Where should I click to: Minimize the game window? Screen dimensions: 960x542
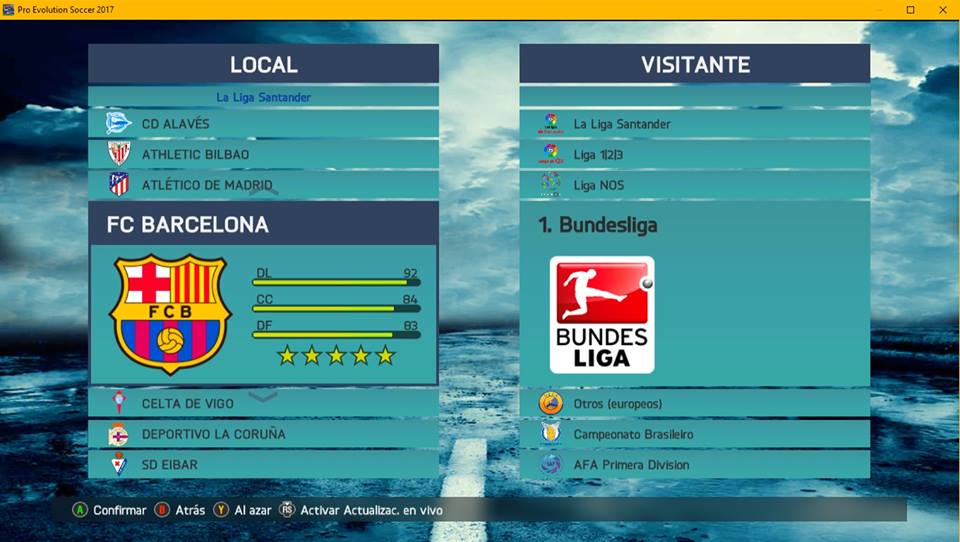point(879,9)
